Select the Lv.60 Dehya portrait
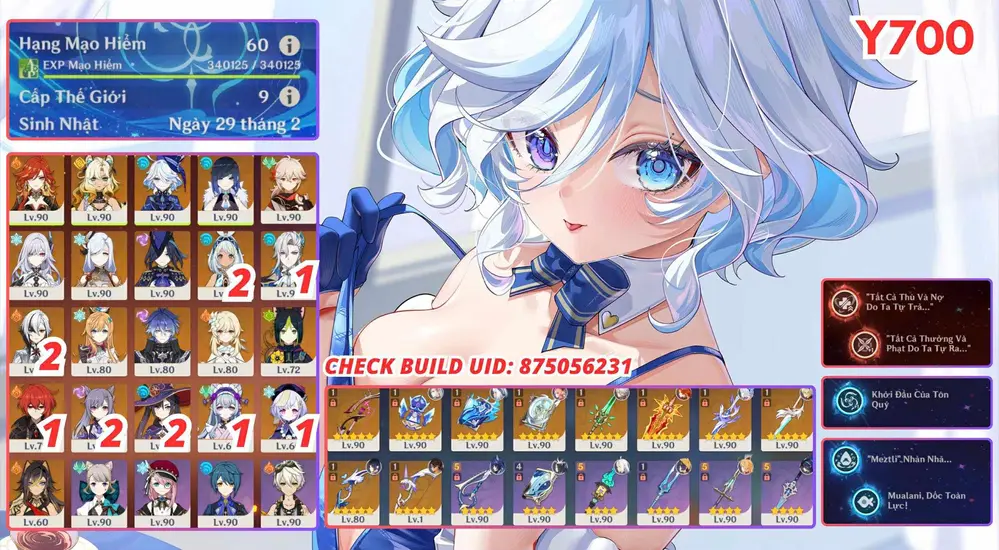The height and width of the screenshot is (550, 999). [36, 490]
